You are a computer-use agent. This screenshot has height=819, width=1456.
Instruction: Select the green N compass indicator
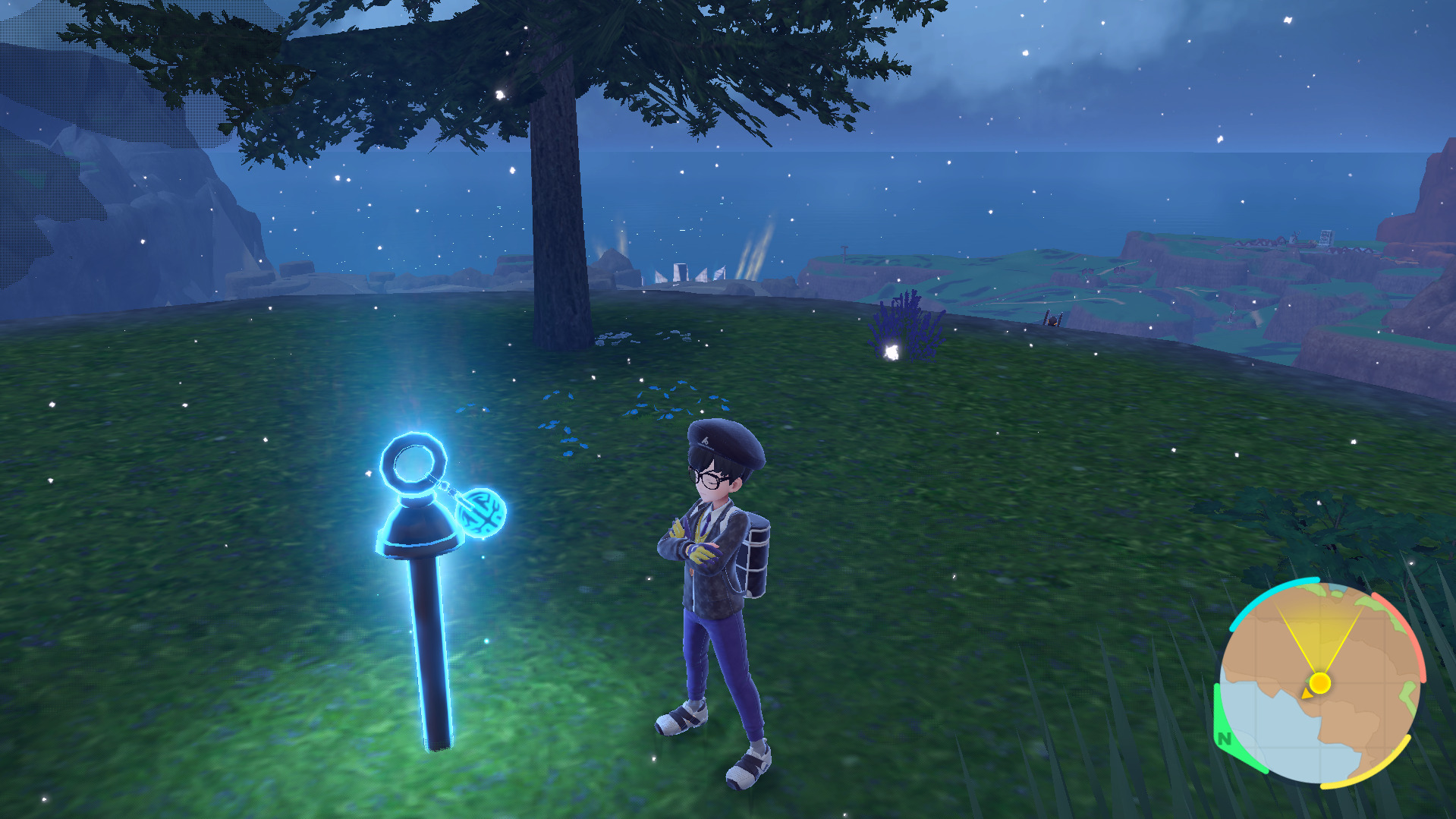click(x=1224, y=738)
